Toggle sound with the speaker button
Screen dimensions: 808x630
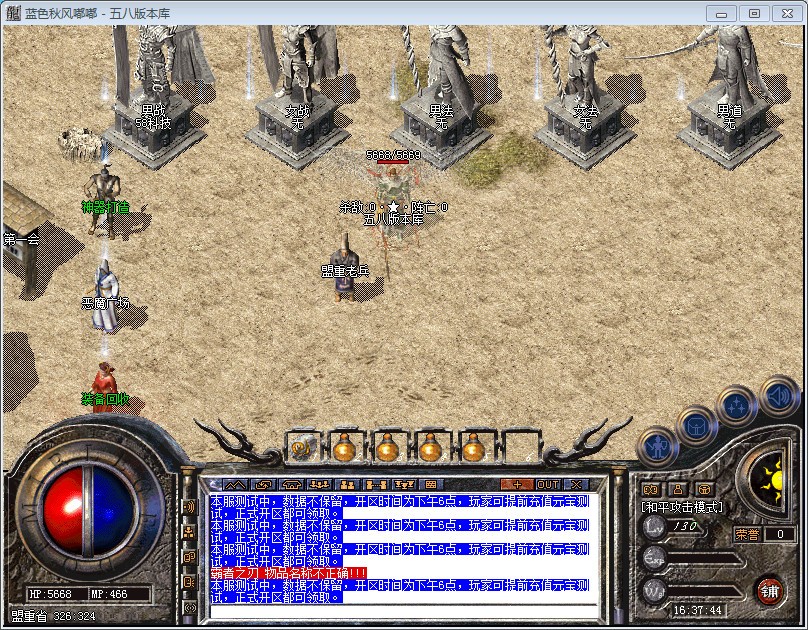click(778, 395)
